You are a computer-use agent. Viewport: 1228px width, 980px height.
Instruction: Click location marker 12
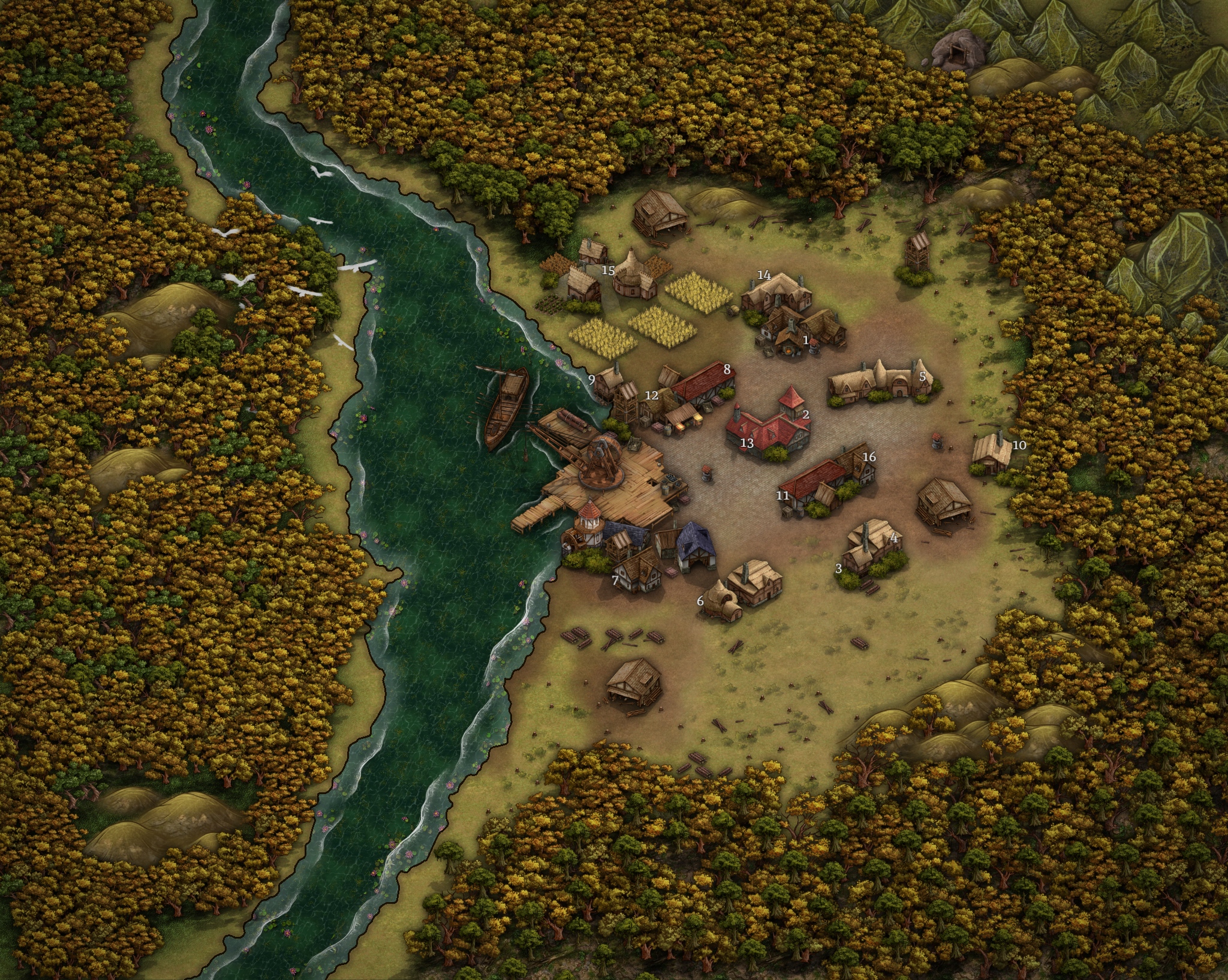tap(652, 395)
